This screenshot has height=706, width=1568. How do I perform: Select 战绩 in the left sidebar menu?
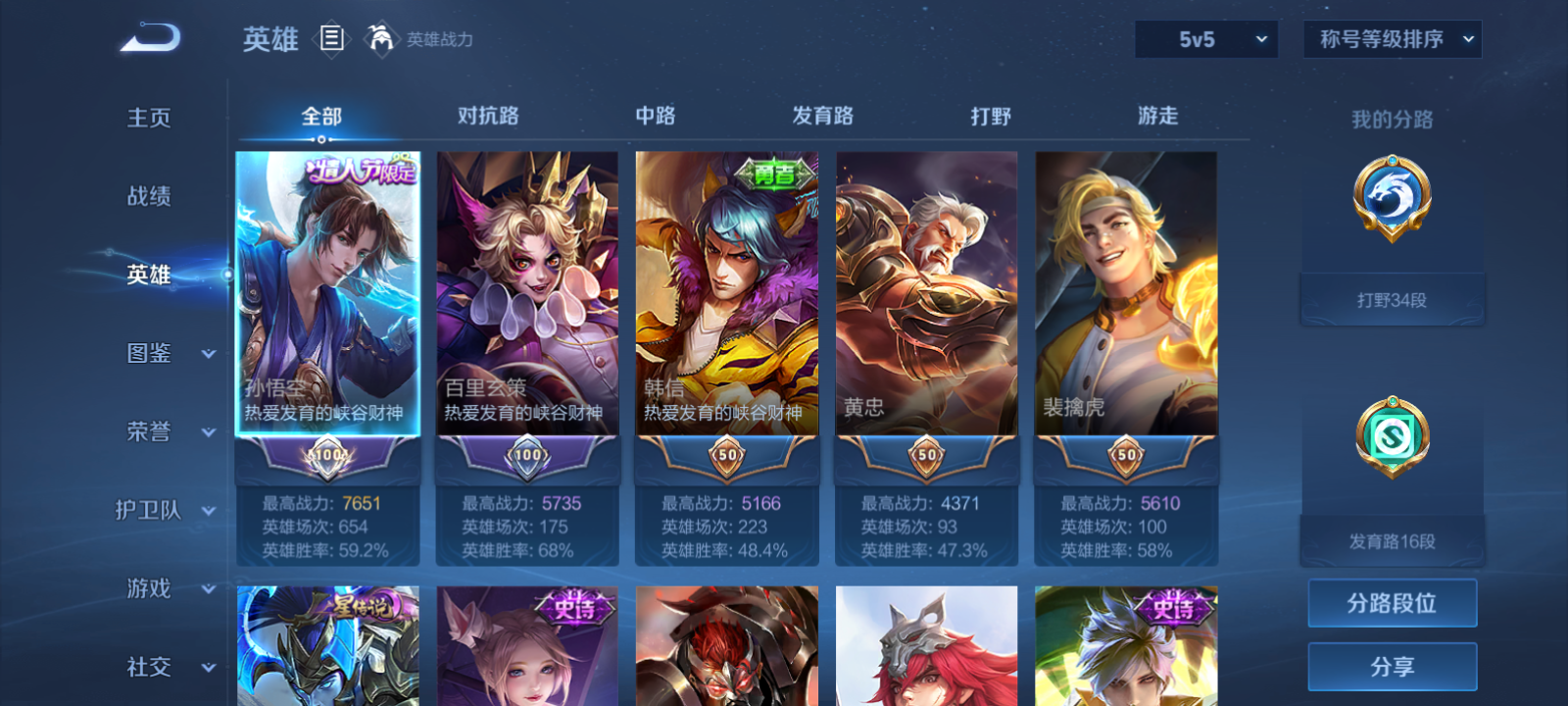tap(147, 197)
